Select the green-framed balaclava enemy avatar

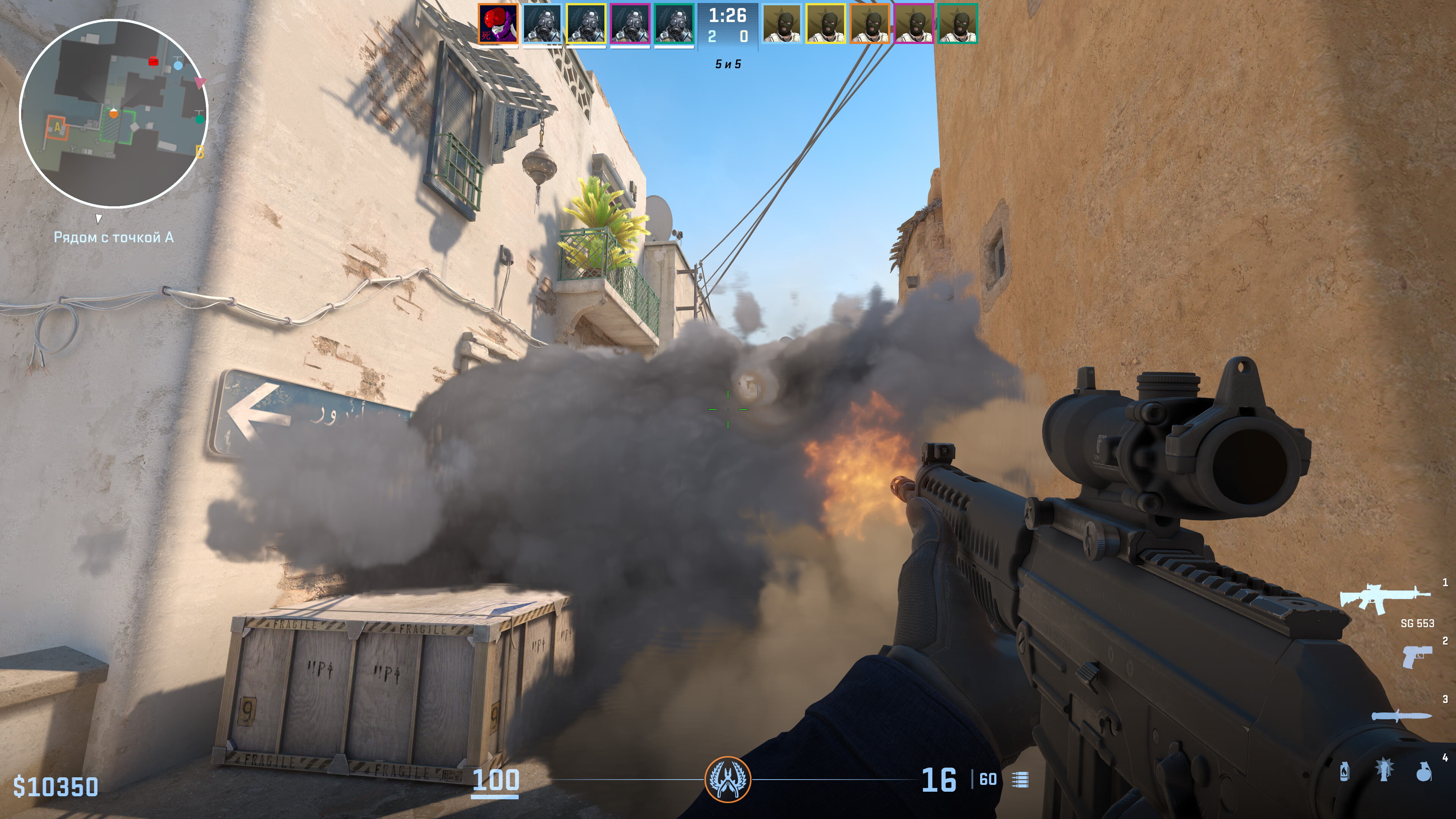coord(958,24)
